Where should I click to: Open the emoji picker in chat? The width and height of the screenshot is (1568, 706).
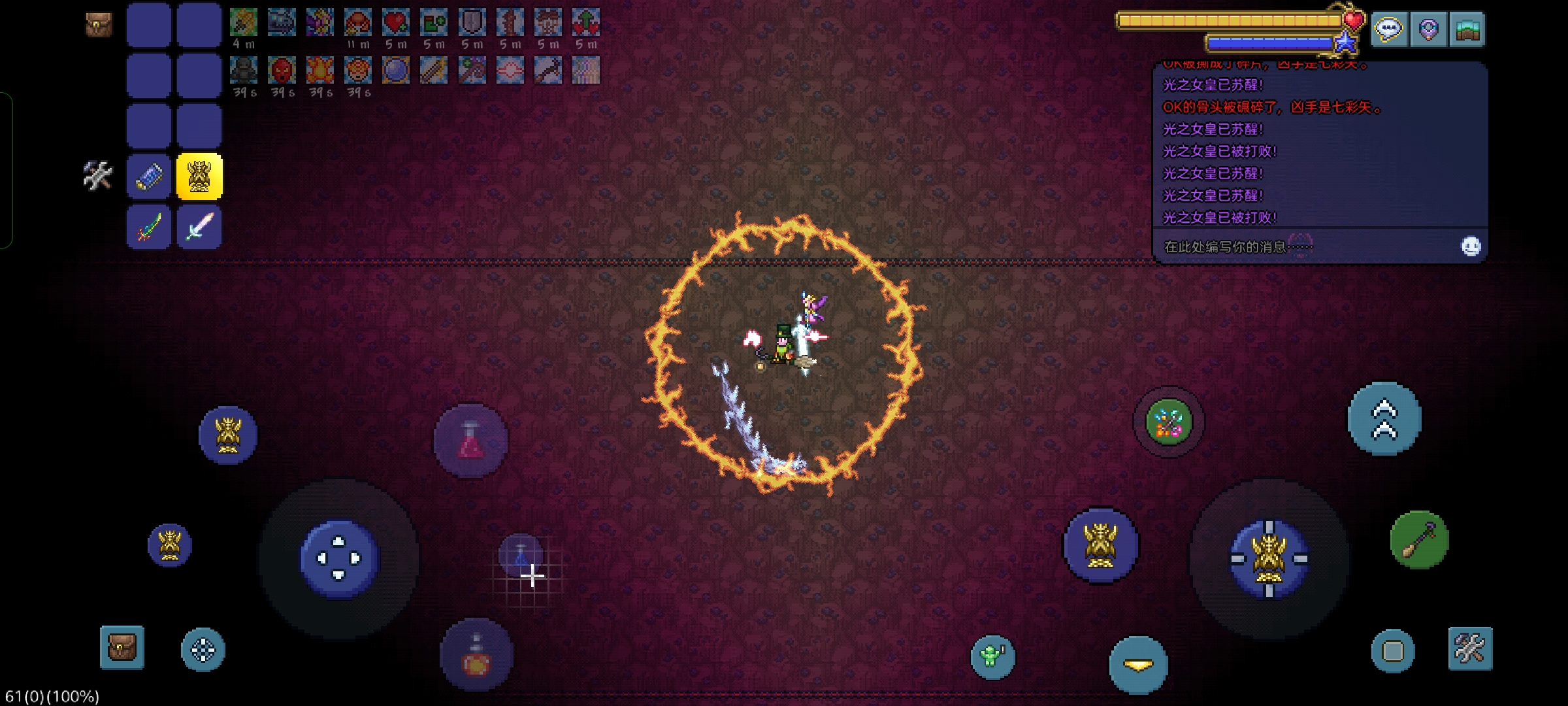pos(1471,246)
